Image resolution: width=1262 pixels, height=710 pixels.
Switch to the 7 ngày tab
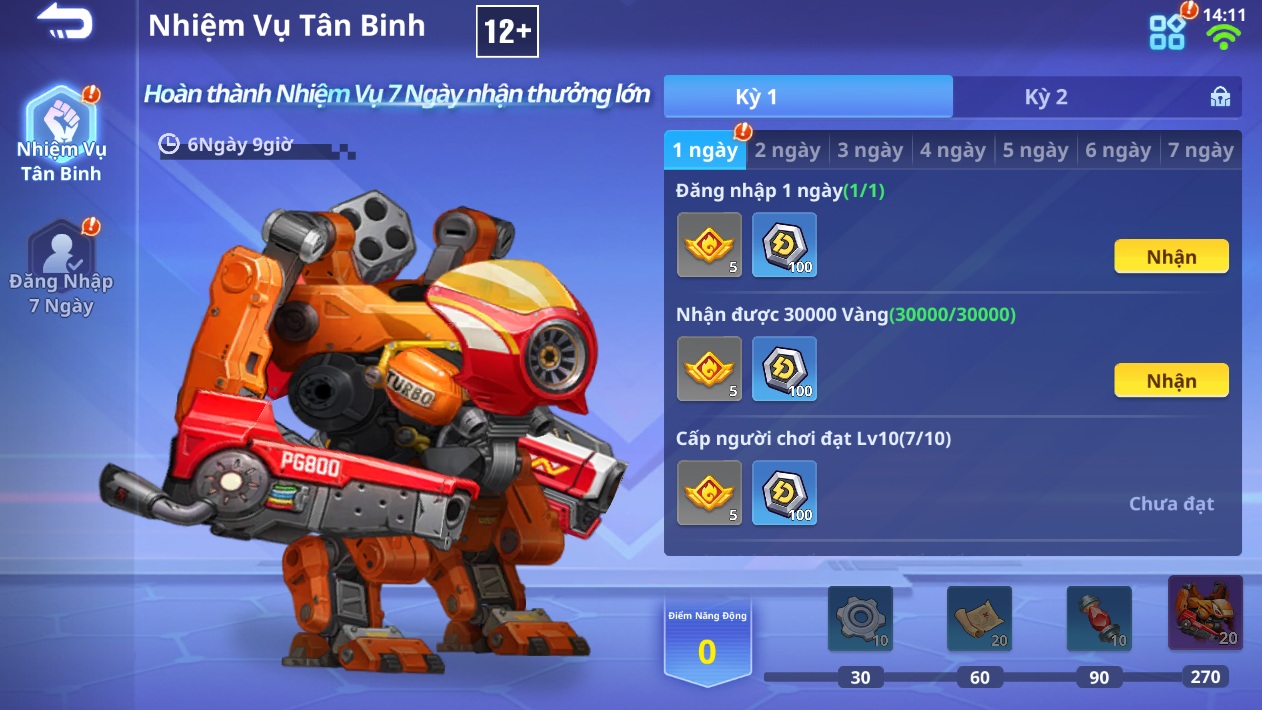(1200, 151)
